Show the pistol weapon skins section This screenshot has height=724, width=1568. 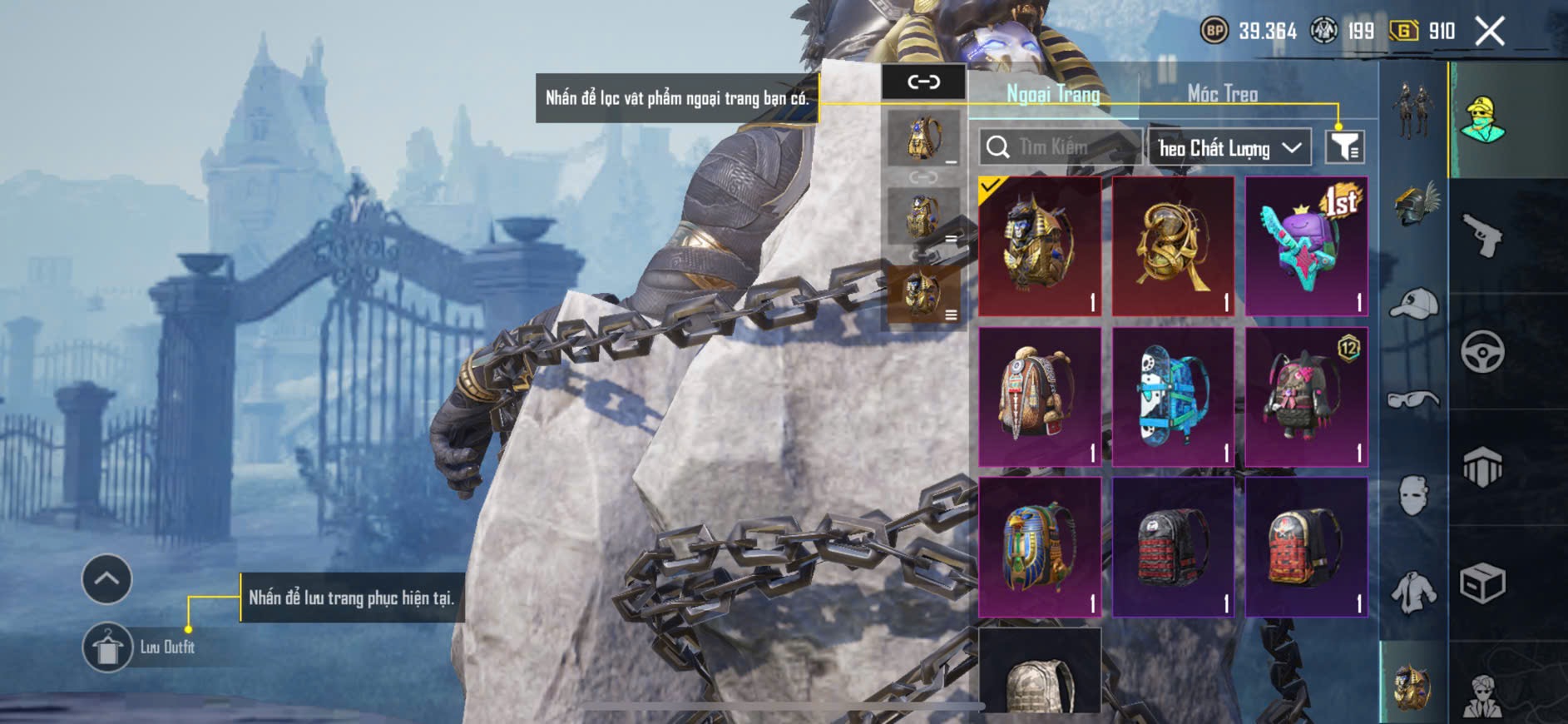coord(1482,236)
